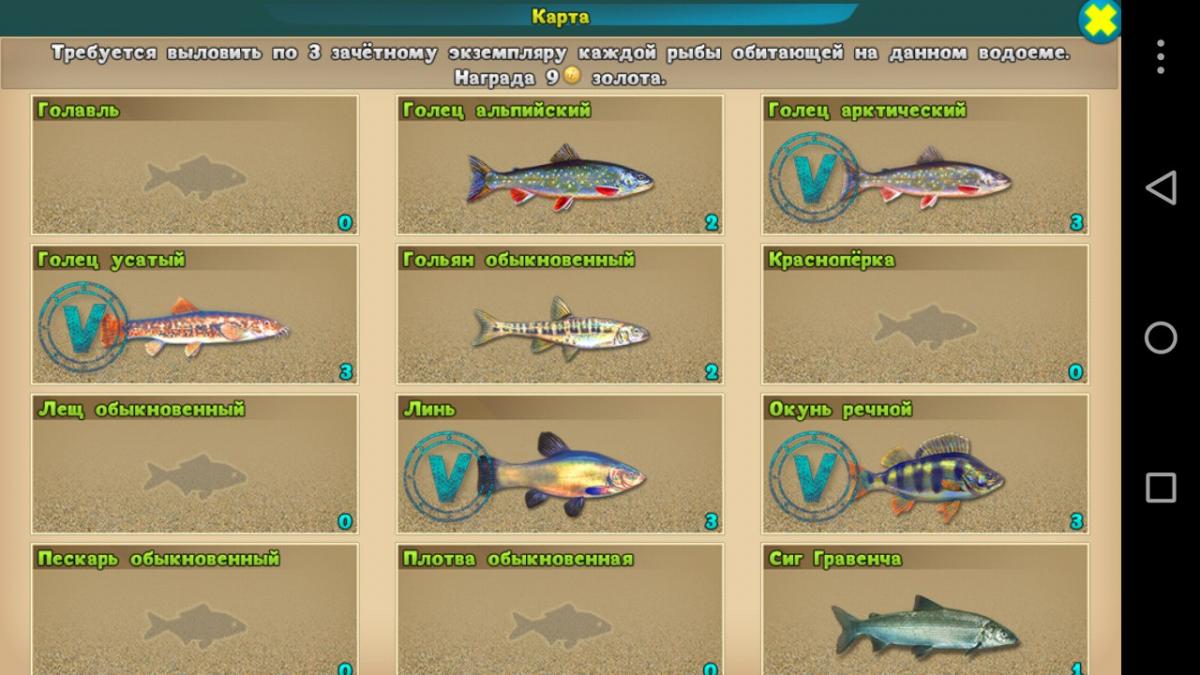Open the Линь fish card

click(x=560, y=465)
